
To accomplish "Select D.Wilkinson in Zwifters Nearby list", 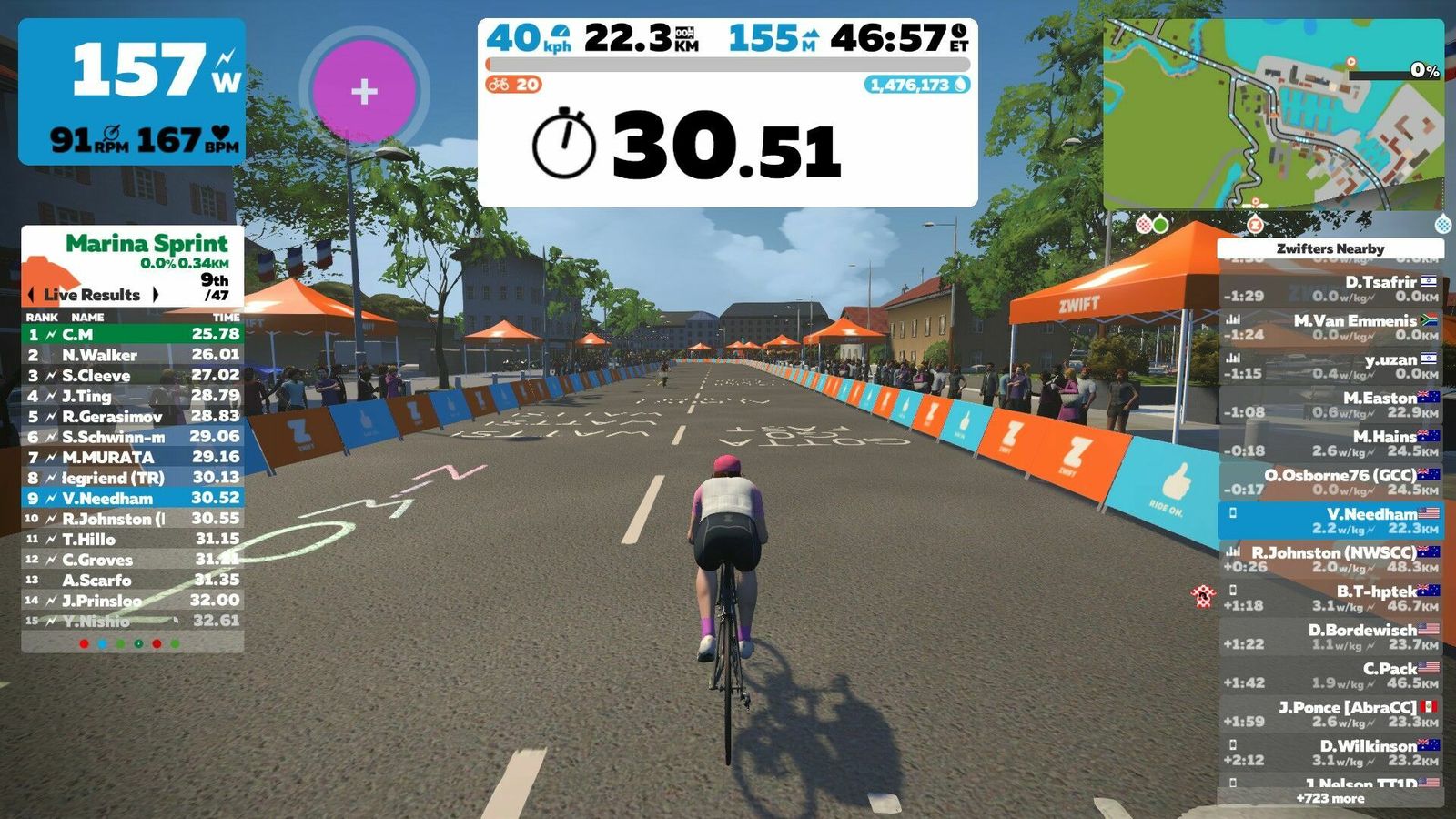I will pos(1330,752).
